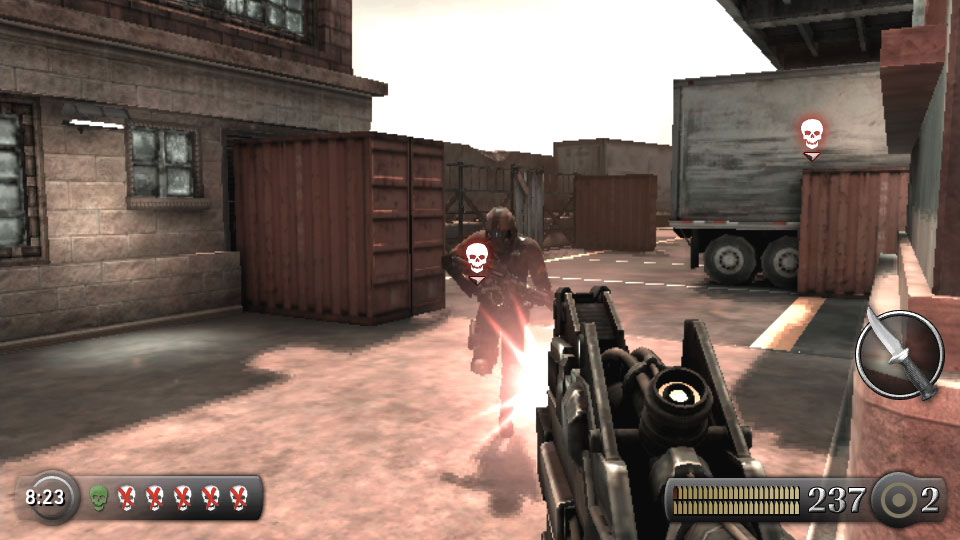Click the green skull in the kill tracker
960x540 pixels.
(x=98, y=497)
